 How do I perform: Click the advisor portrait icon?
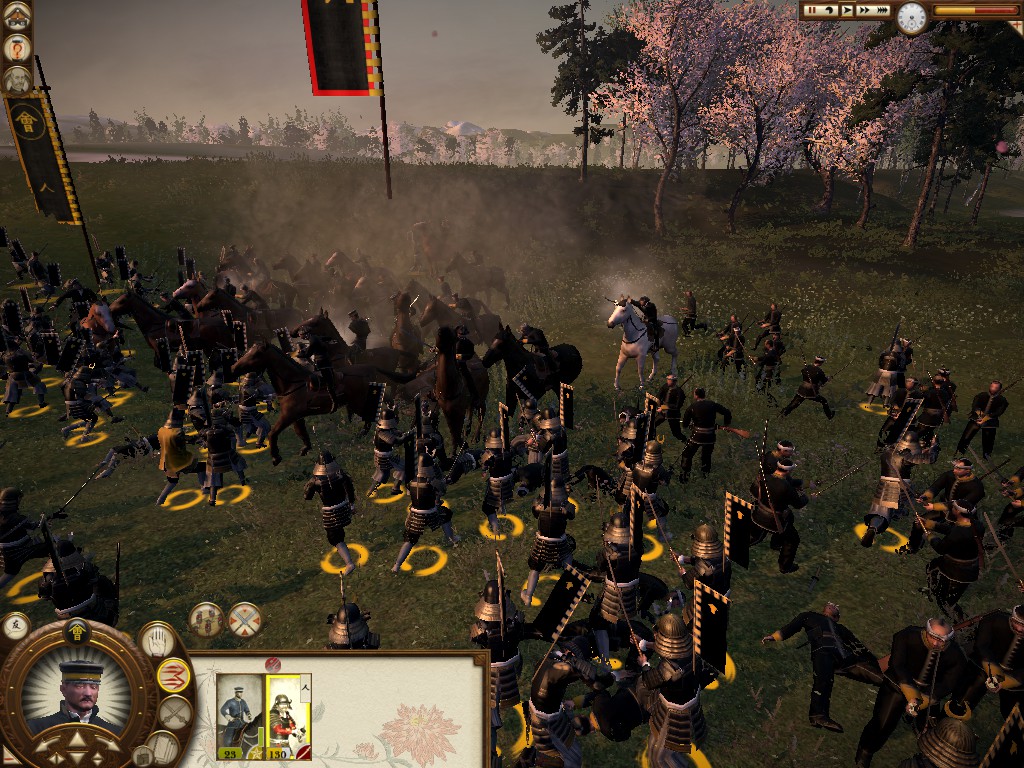pos(16,79)
